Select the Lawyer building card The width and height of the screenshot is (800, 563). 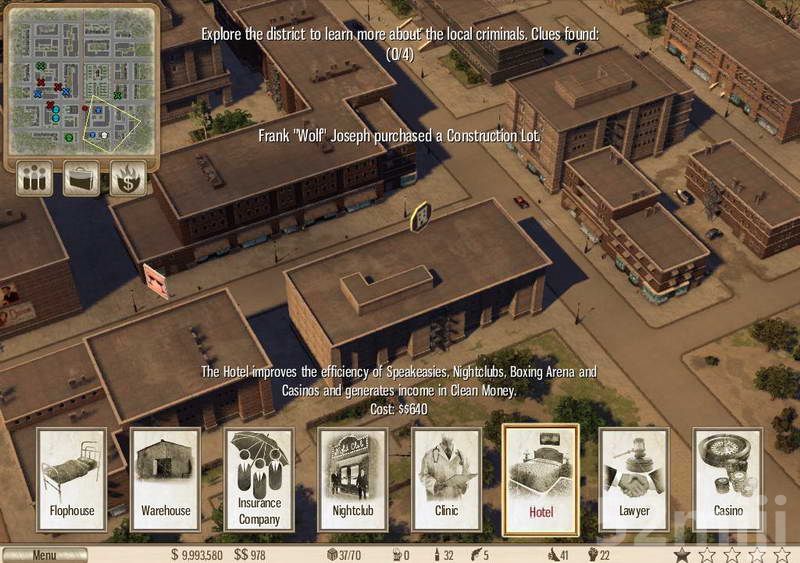(x=634, y=479)
